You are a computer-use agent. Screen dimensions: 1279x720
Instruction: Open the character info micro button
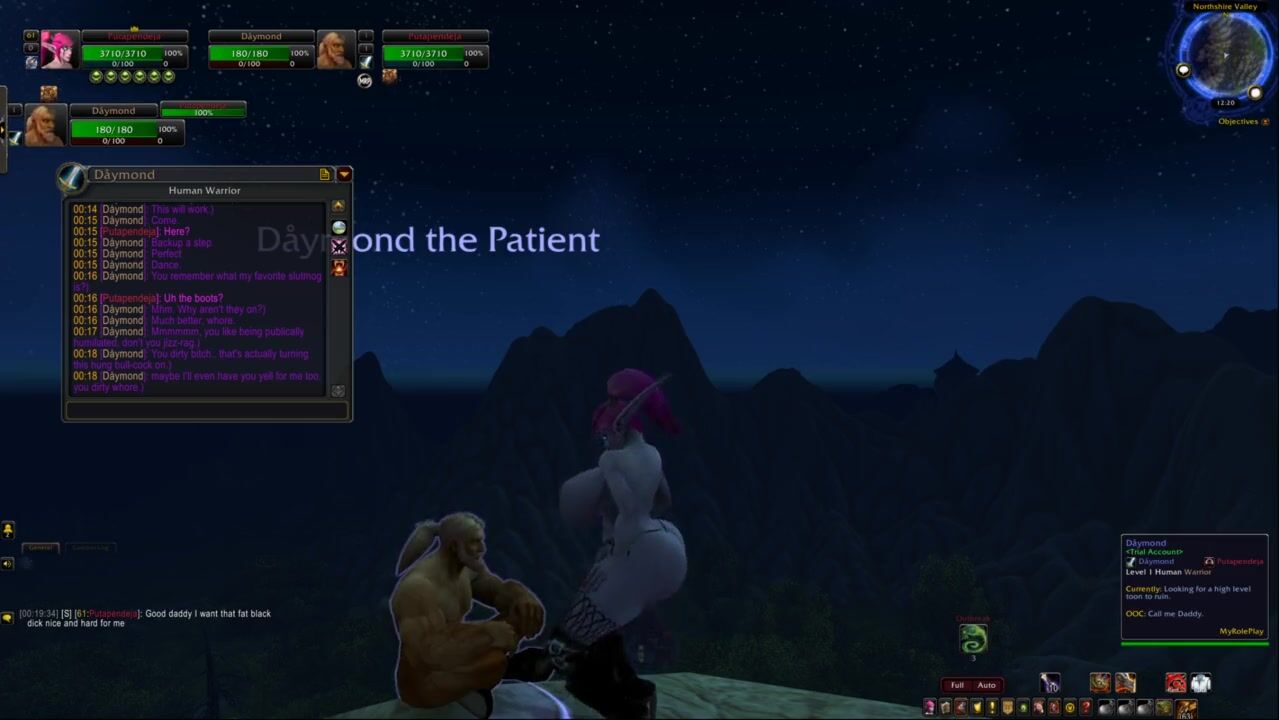tap(929, 708)
